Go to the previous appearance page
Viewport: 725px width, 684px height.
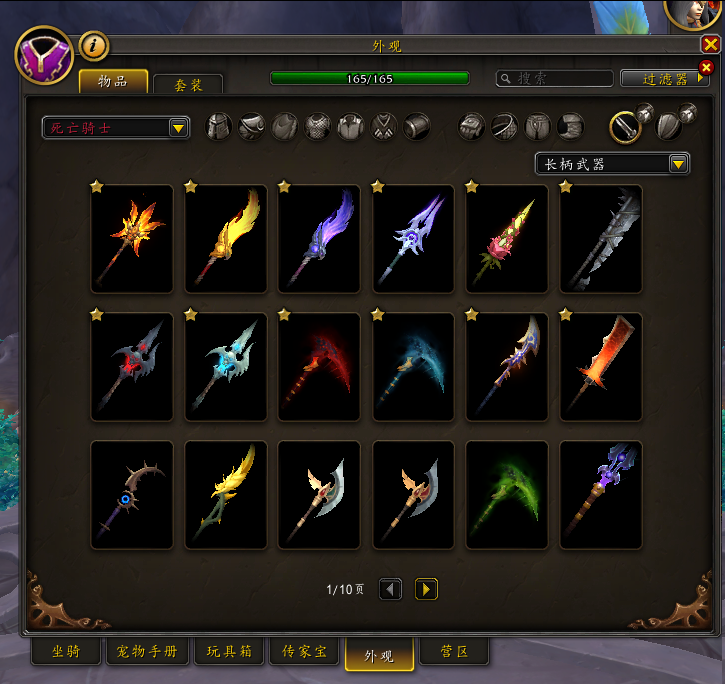coord(391,590)
